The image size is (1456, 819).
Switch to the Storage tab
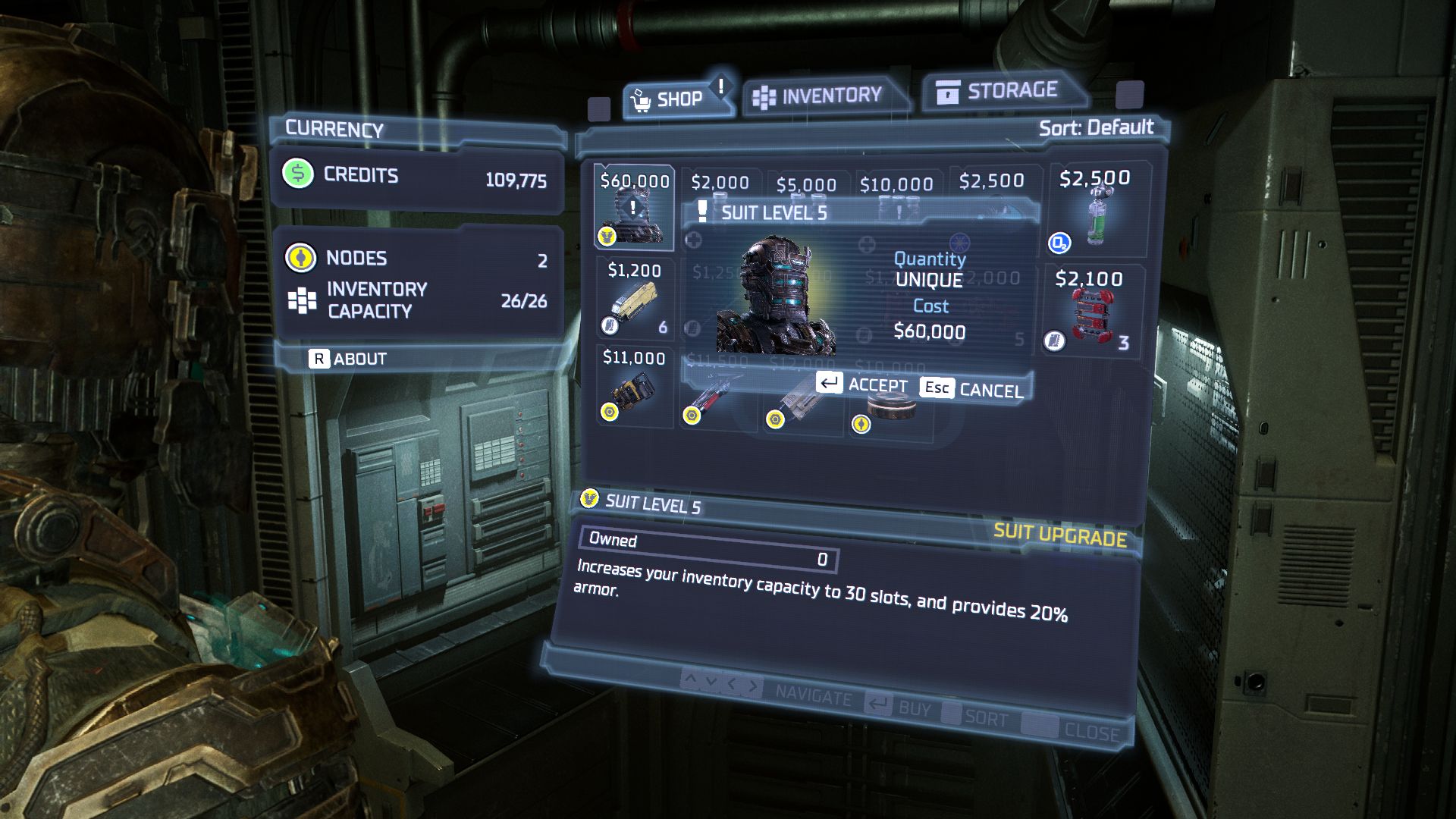999,91
